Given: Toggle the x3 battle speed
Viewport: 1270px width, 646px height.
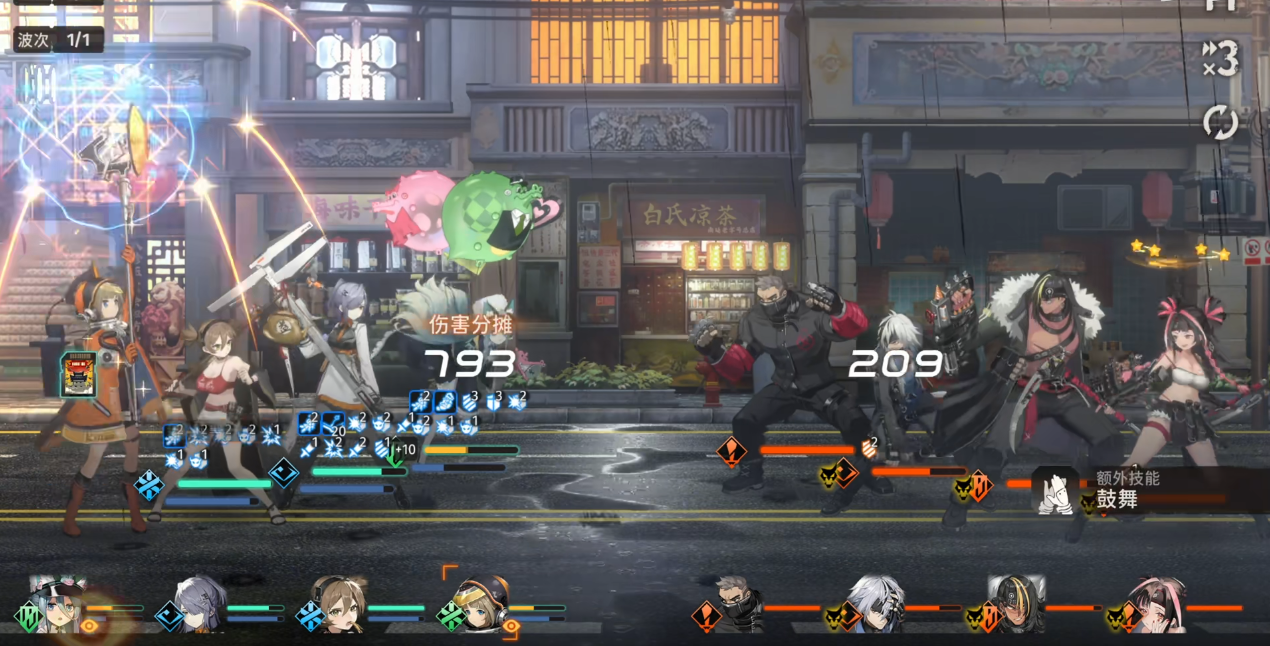Looking at the screenshot, I should (x=1220, y=60).
